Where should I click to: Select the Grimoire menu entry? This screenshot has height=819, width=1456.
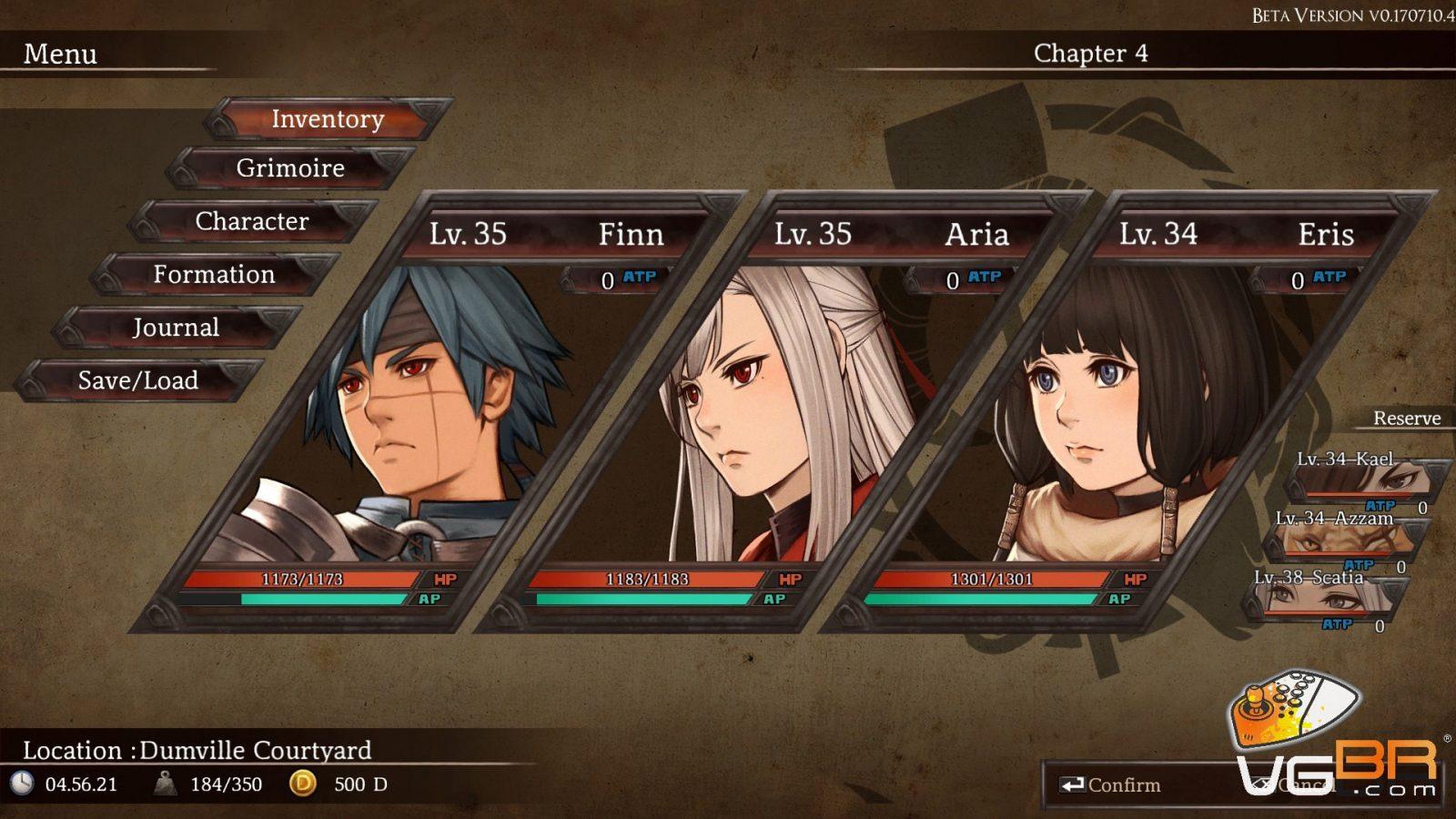290,168
